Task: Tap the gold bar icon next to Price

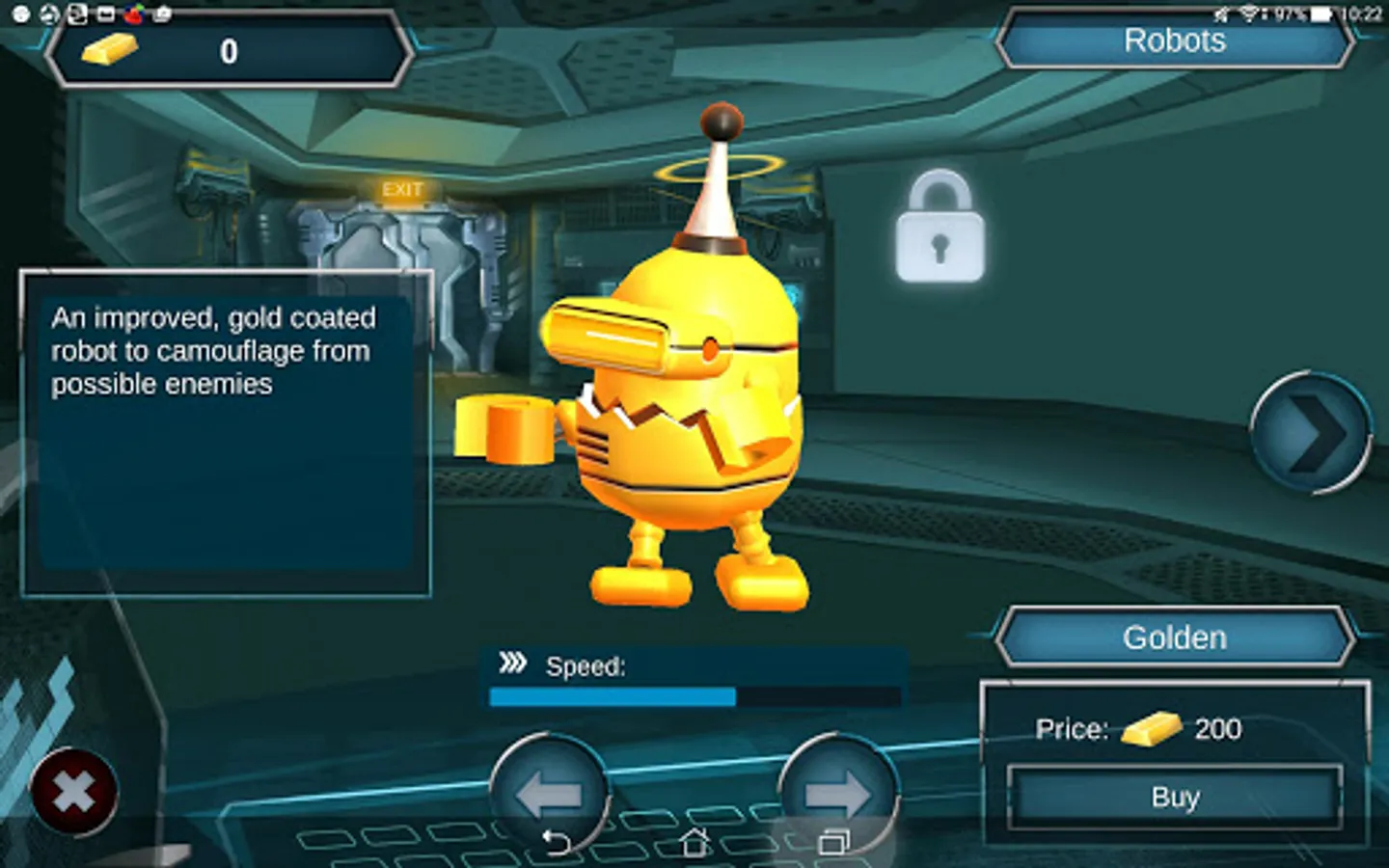Action: point(1153,730)
